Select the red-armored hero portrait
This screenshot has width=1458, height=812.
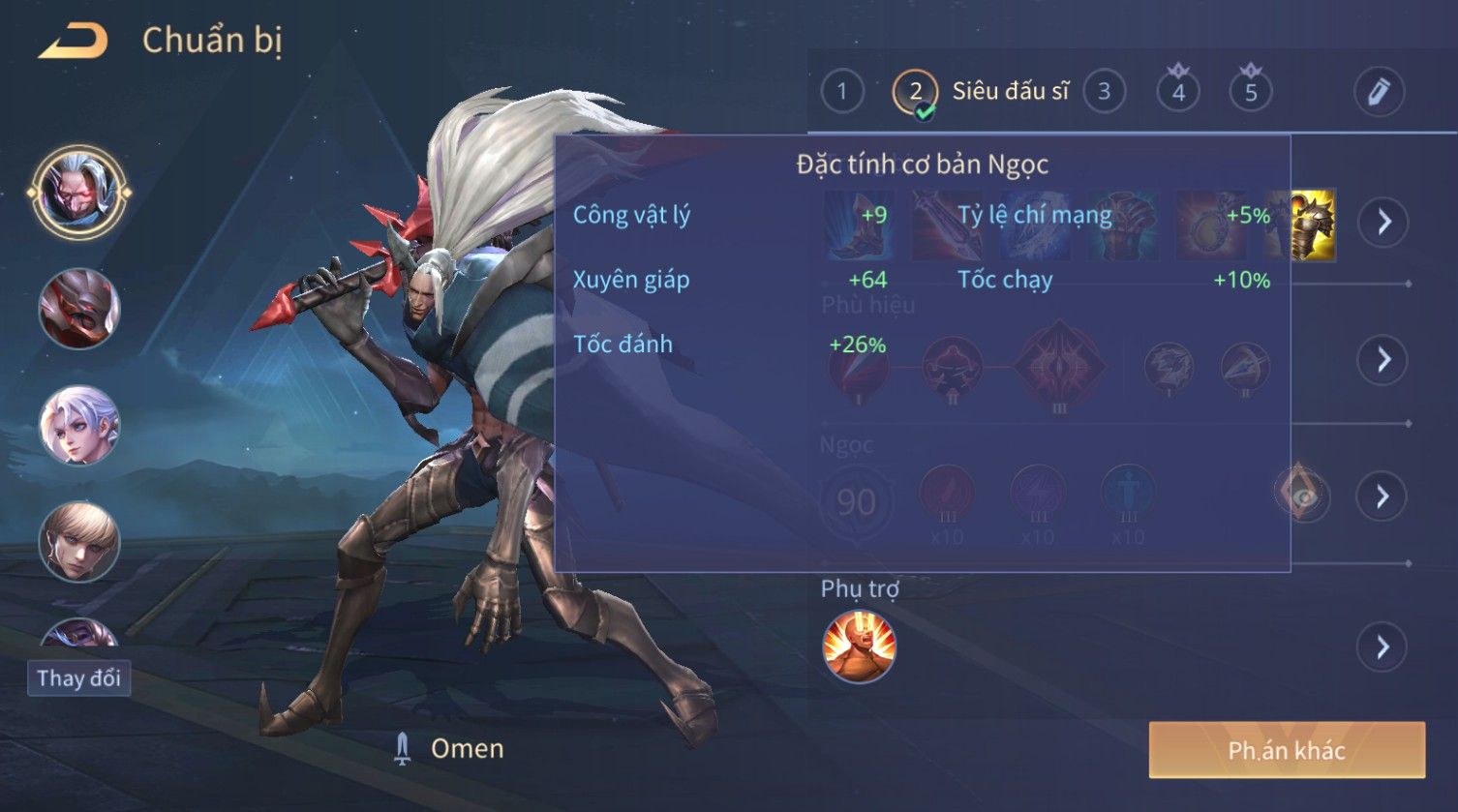79,310
